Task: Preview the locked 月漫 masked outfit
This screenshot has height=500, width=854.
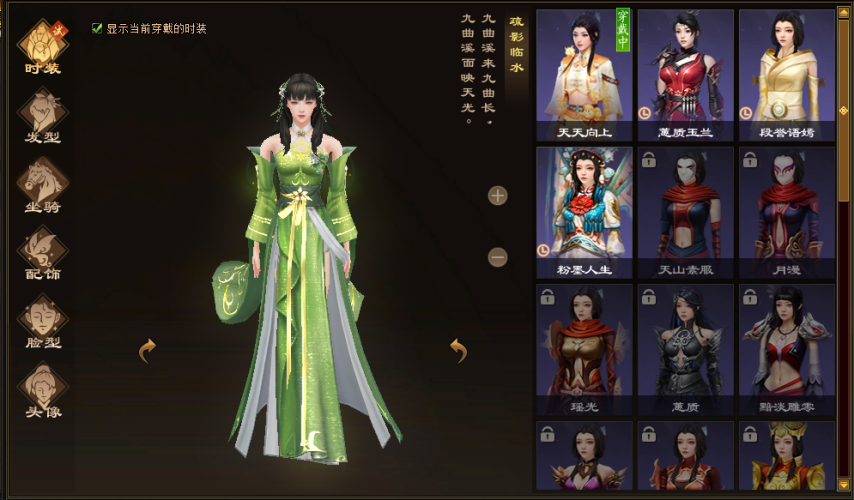Action: pos(786,212)
